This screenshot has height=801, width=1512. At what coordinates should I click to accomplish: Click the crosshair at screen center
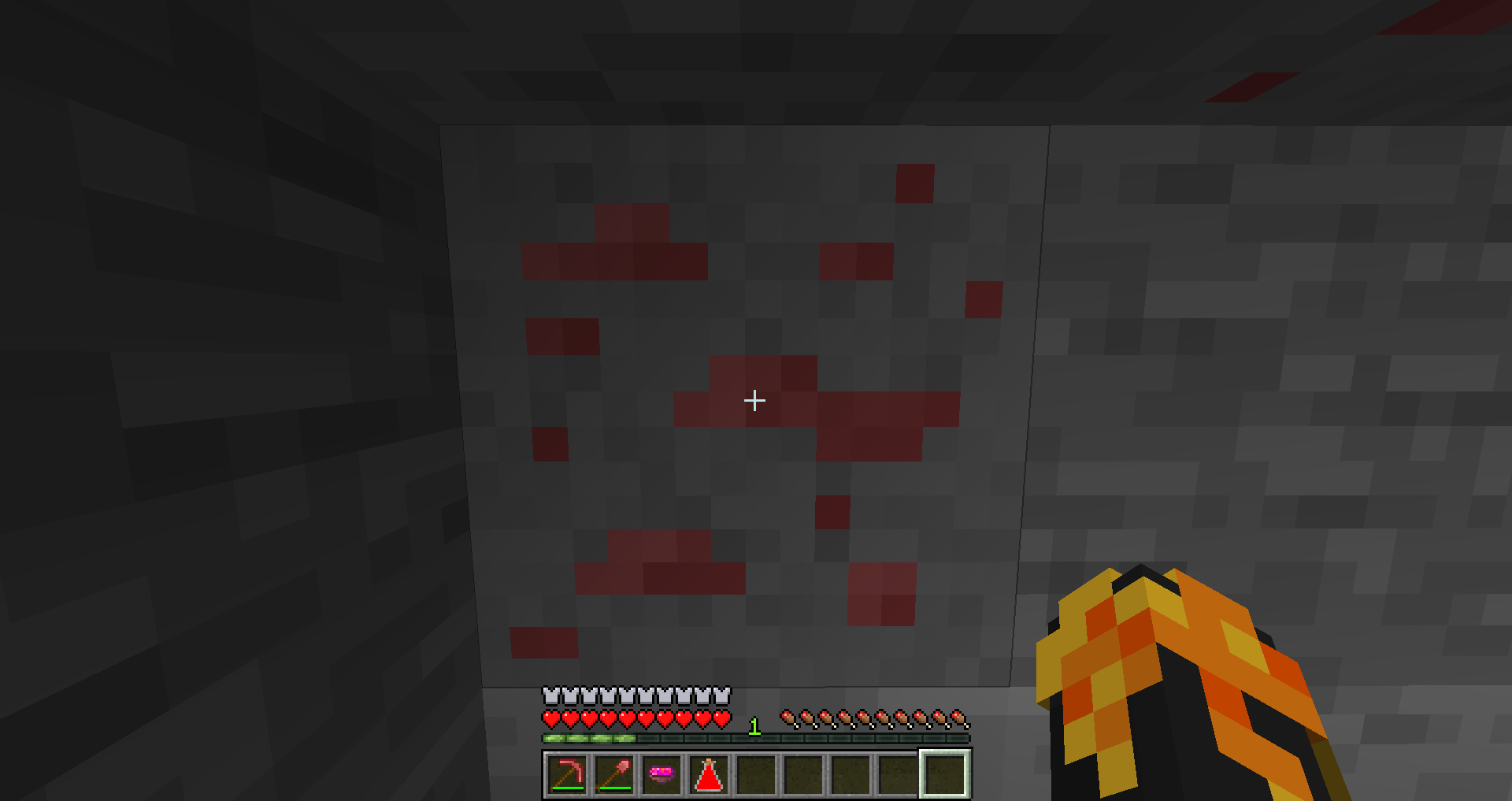click(x=755, y=401)
